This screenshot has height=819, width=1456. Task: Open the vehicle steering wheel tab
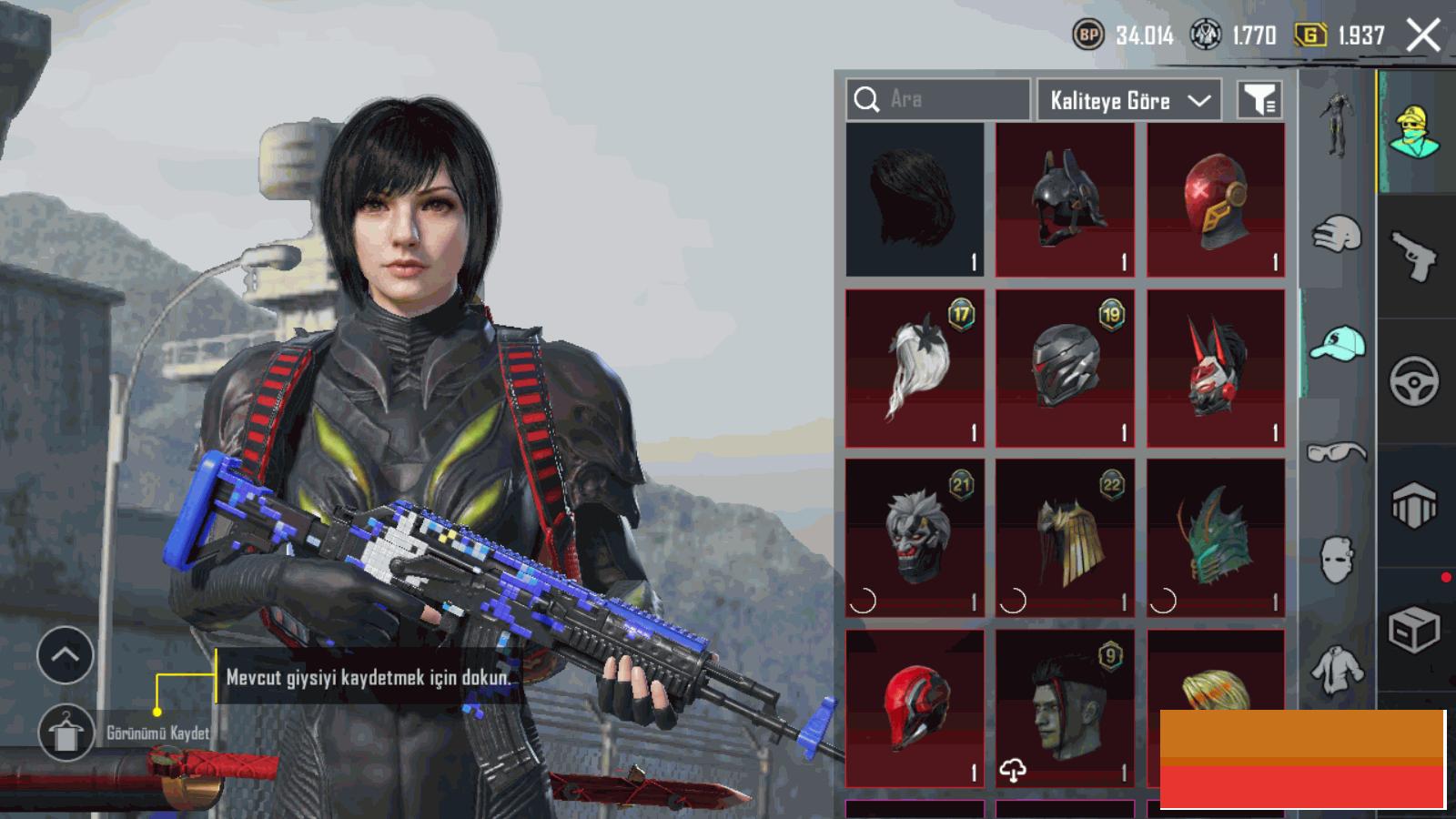[x=1414, y=380]
